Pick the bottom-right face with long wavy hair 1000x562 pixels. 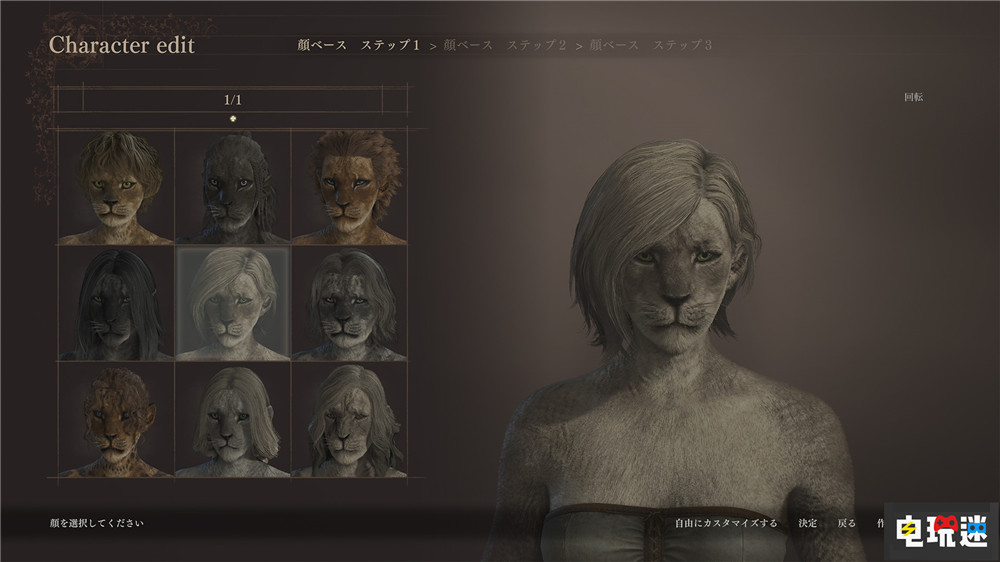click(x=349, y=419)
